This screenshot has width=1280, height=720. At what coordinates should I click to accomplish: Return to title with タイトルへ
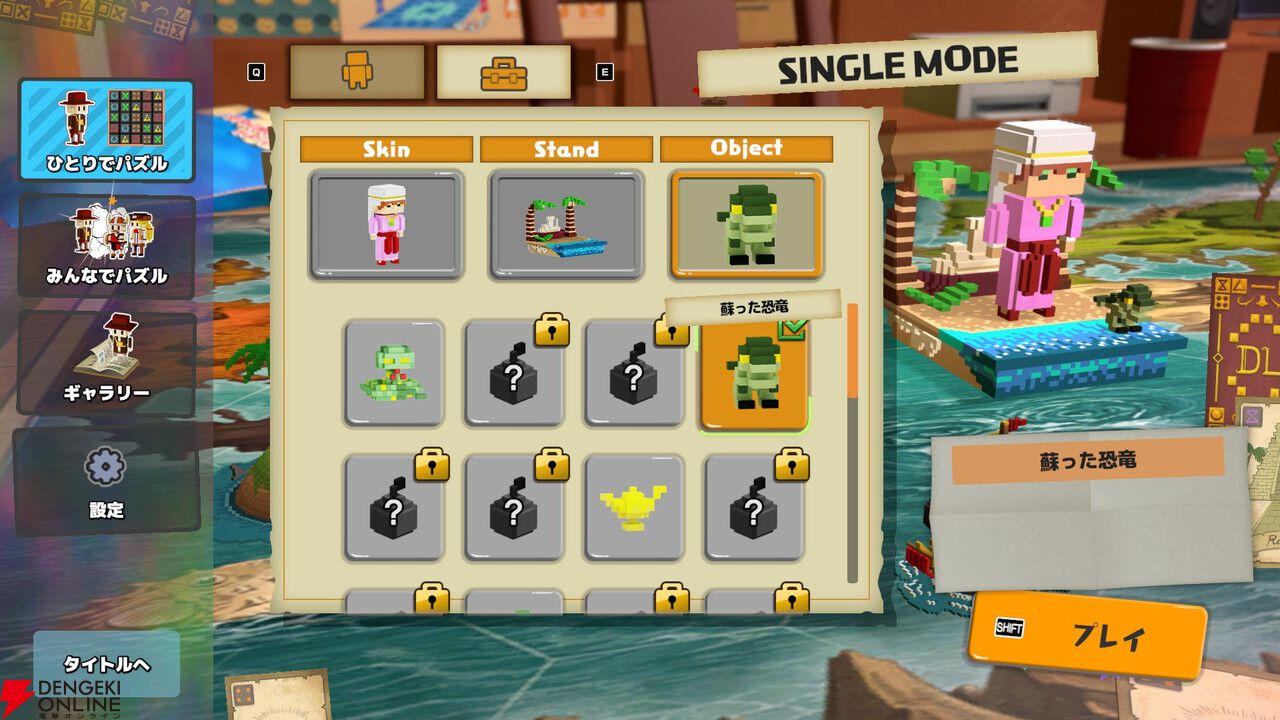click(106, 663)
